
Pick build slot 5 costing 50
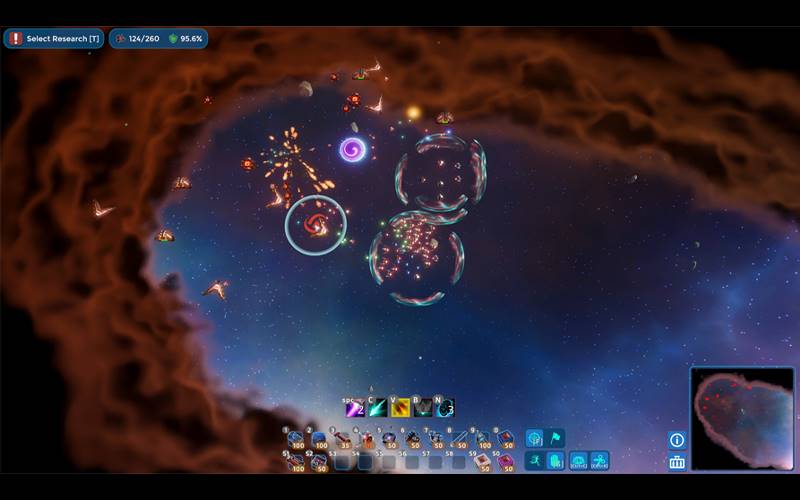pyautogui.click(x=389, y=439)
